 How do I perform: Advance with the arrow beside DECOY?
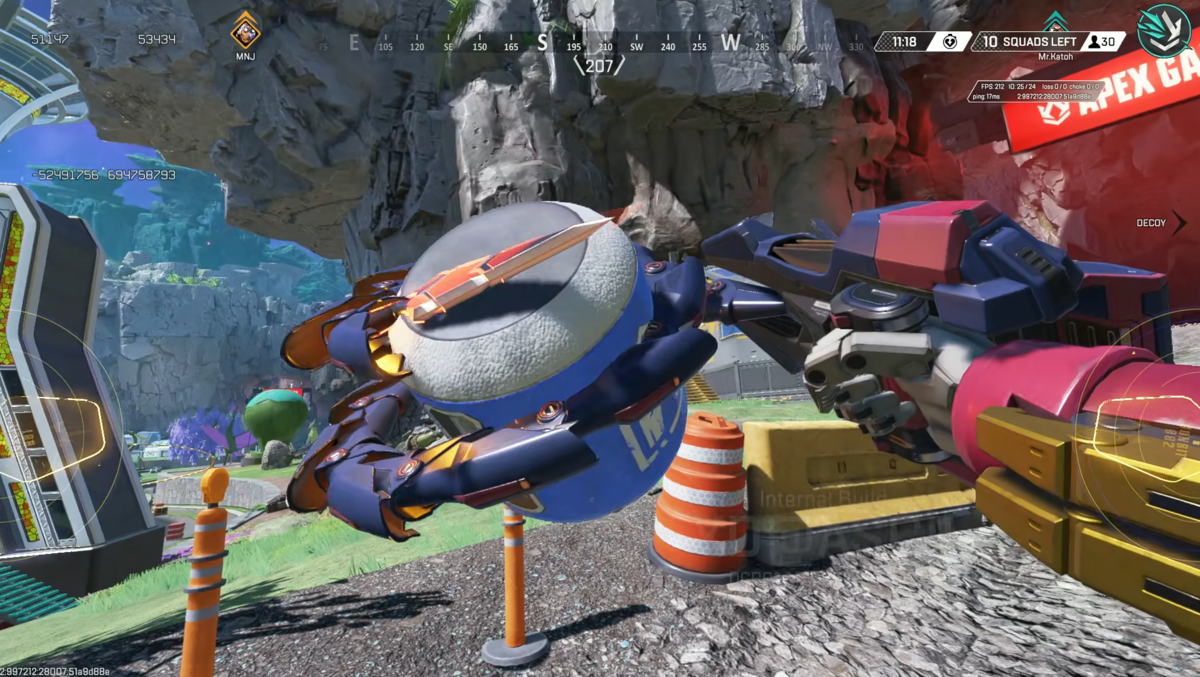click(1179, 223)
